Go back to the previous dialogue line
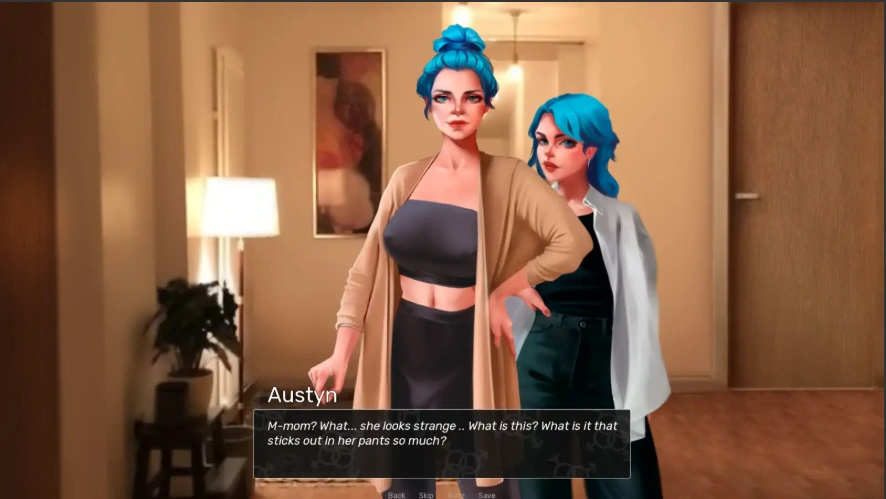Image resolution: width=886 pixels, height=499 pixels. (396, 495)
